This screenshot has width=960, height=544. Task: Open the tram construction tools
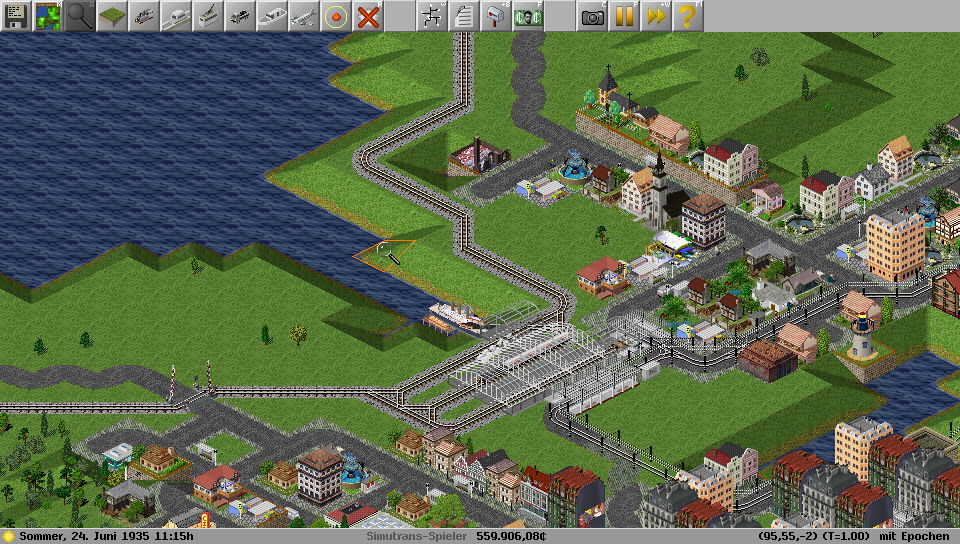[208, 16]
